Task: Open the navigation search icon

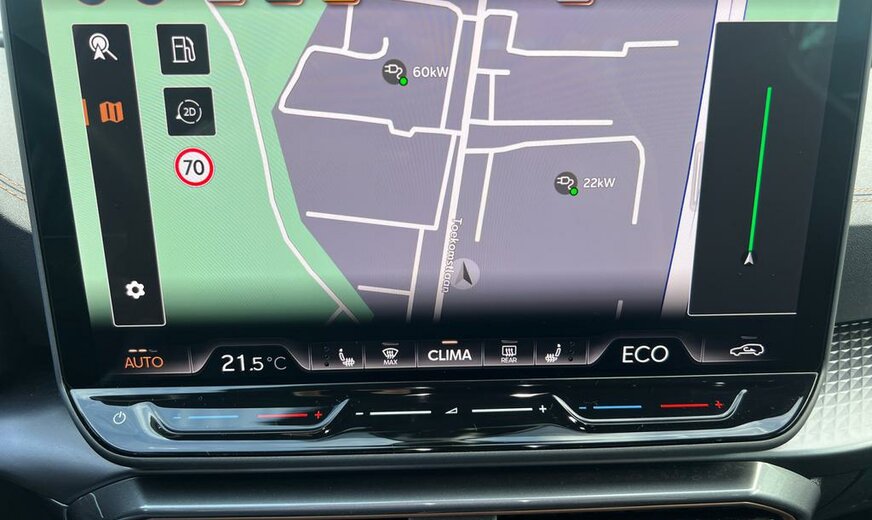Action: point(100,48)
